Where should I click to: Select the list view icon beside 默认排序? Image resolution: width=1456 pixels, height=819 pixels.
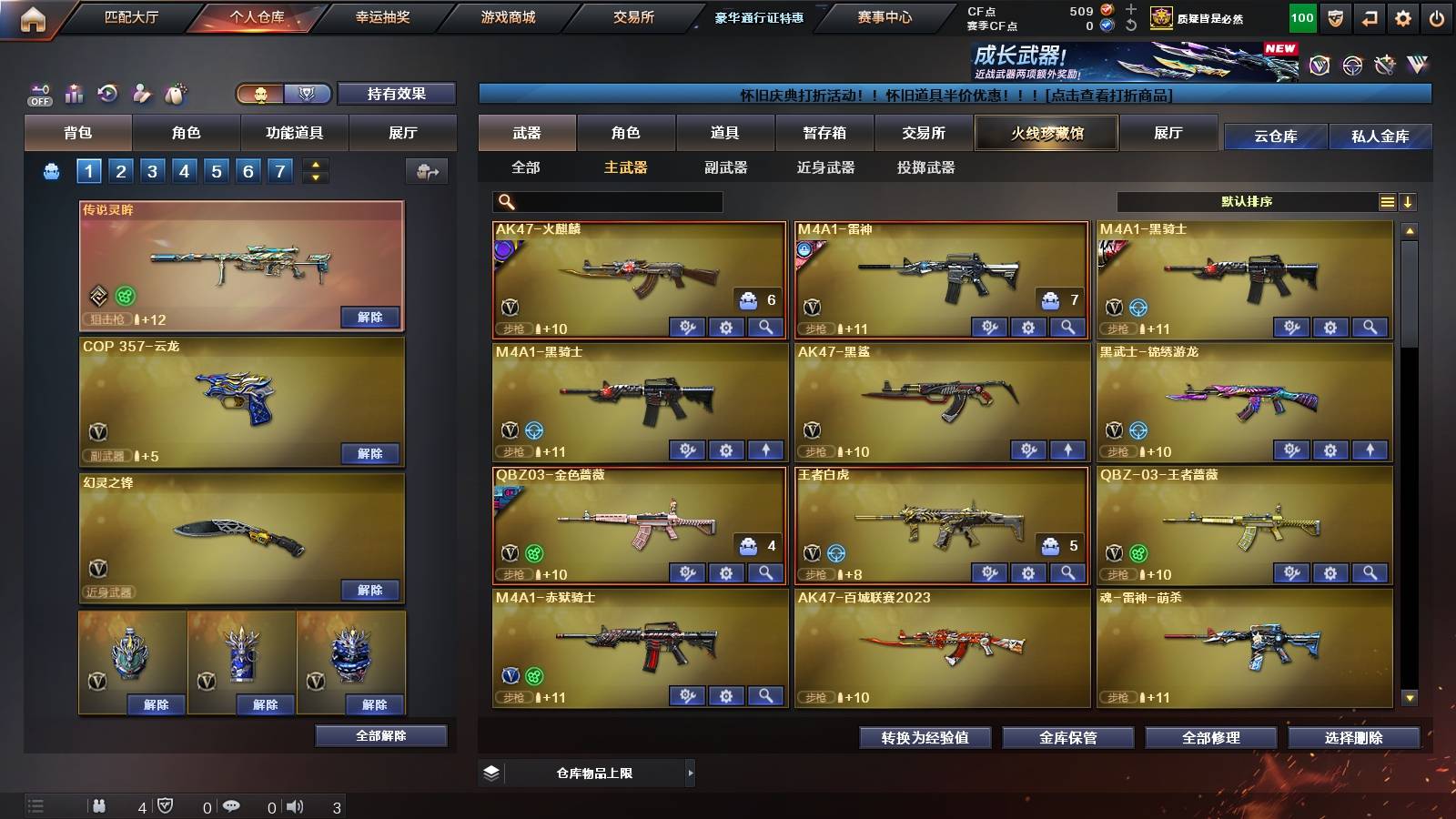1385,200
